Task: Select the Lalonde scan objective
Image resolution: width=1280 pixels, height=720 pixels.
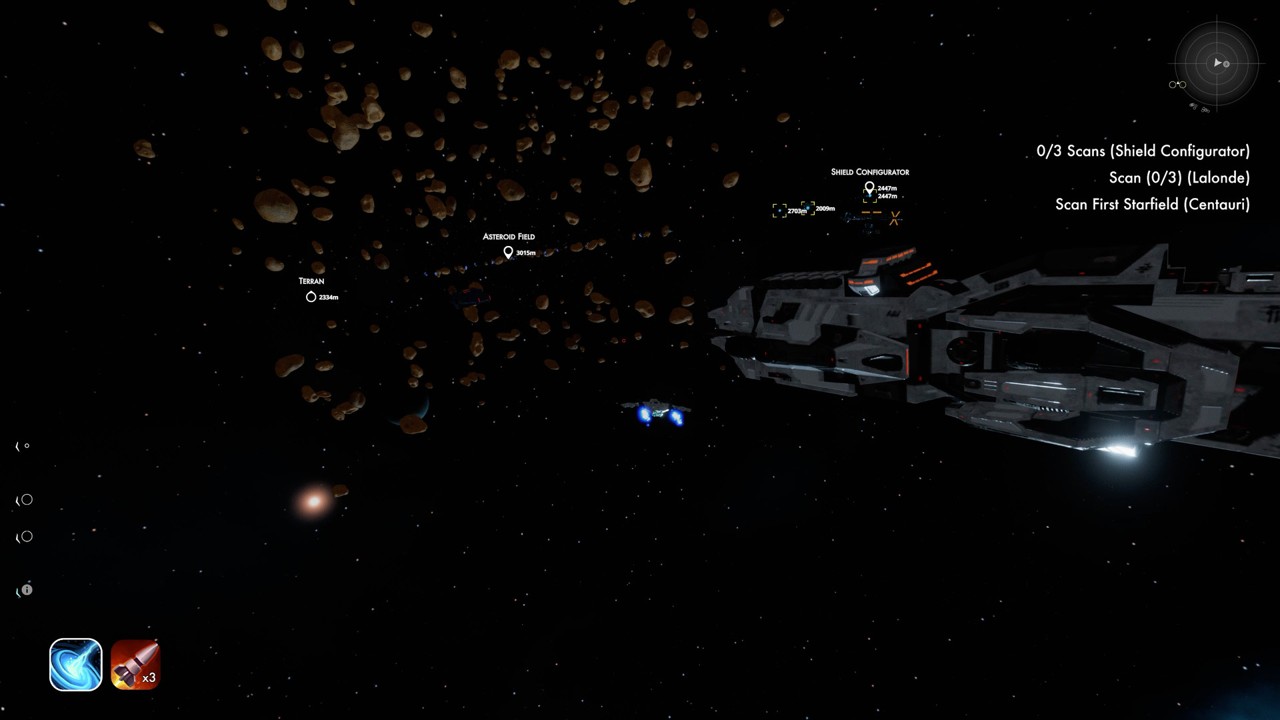Action: [x=1179, y=178]
